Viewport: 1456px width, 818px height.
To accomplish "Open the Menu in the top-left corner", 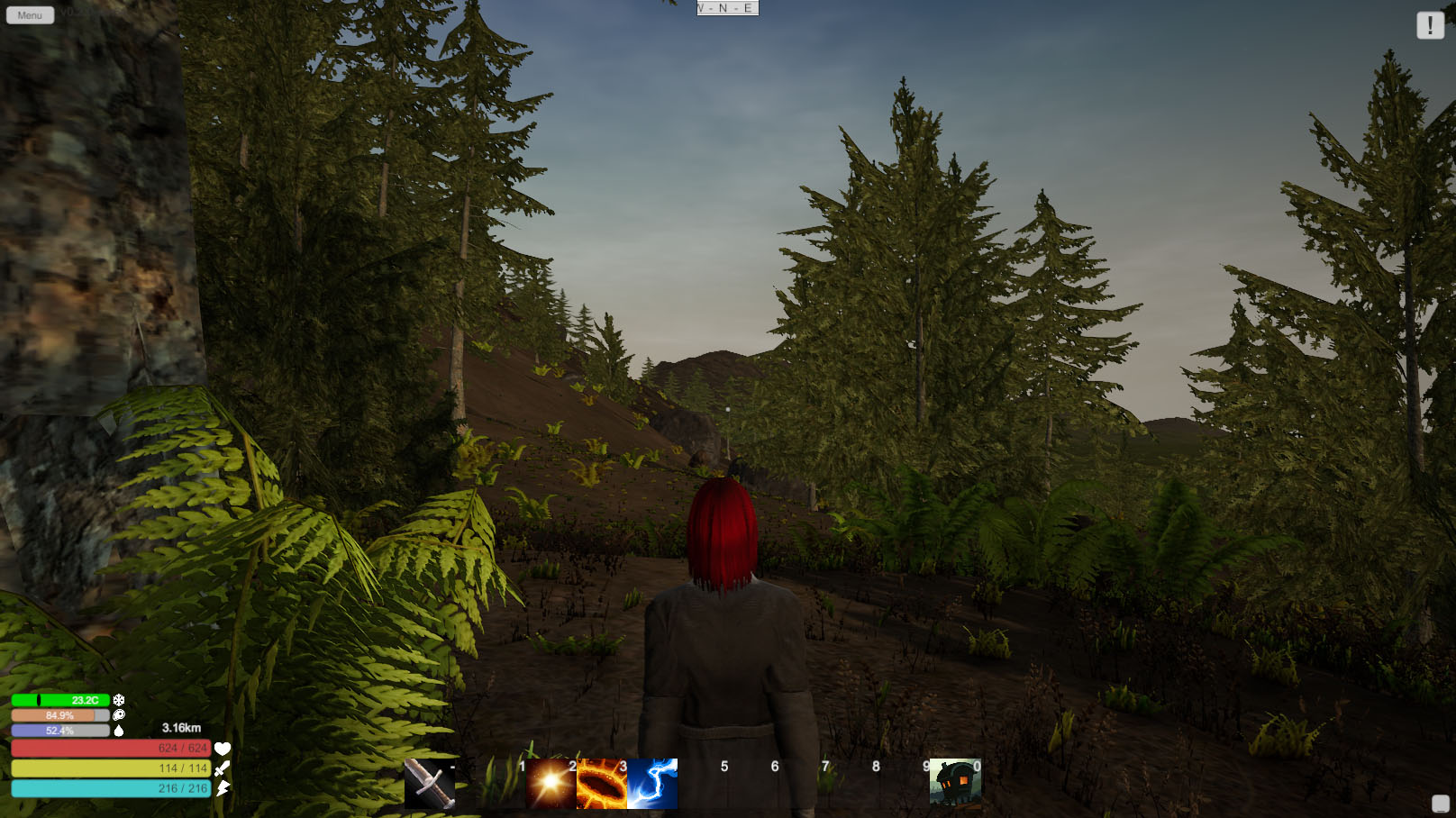I will 28,14.
